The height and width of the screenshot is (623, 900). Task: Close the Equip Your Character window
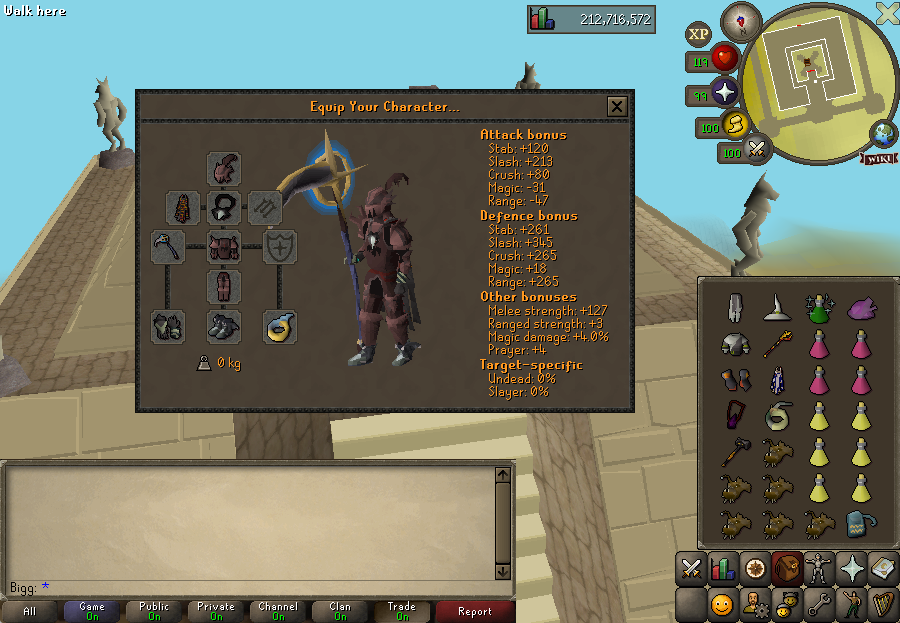coord(617,107)
